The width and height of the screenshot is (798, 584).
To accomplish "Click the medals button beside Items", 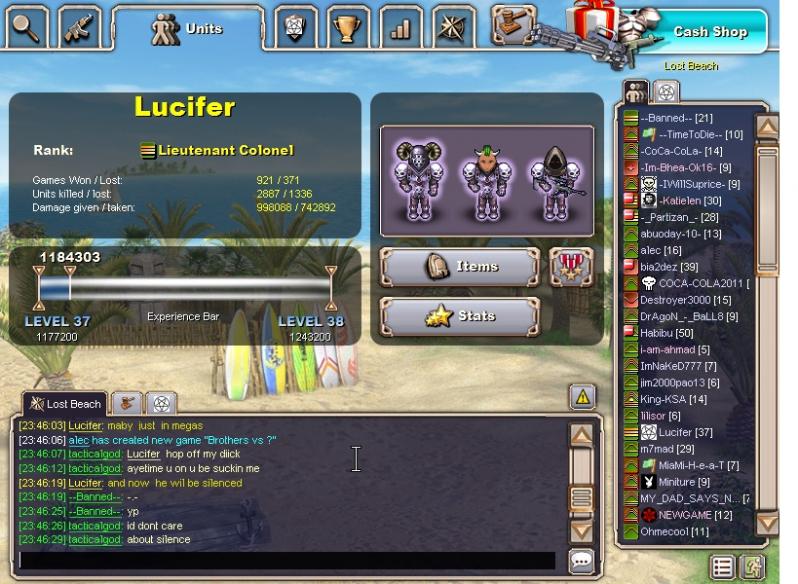I will tap(571, 267).
